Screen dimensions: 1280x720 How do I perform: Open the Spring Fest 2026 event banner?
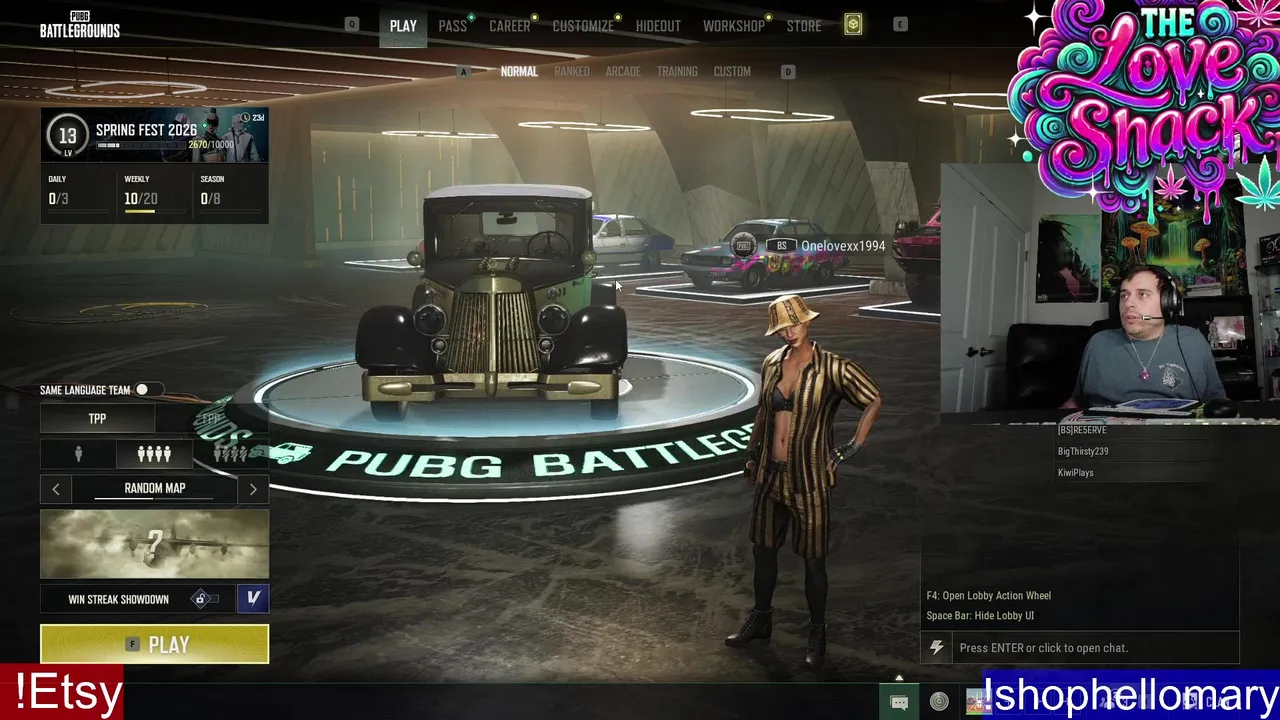[x=154, y=135]
